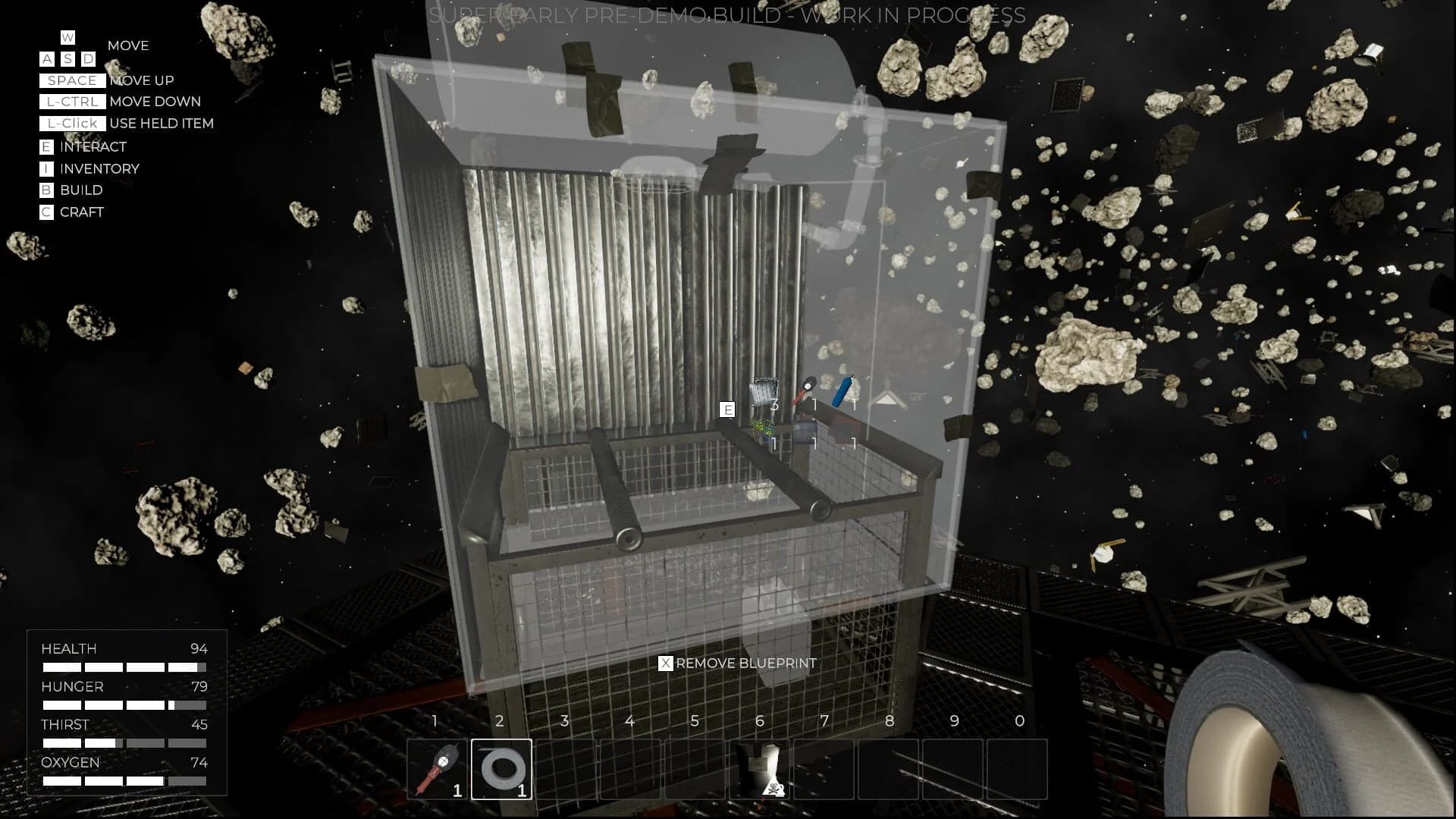Click the E interact prompt icon
Screen dimensions: 1456x819
click(727, 409)
